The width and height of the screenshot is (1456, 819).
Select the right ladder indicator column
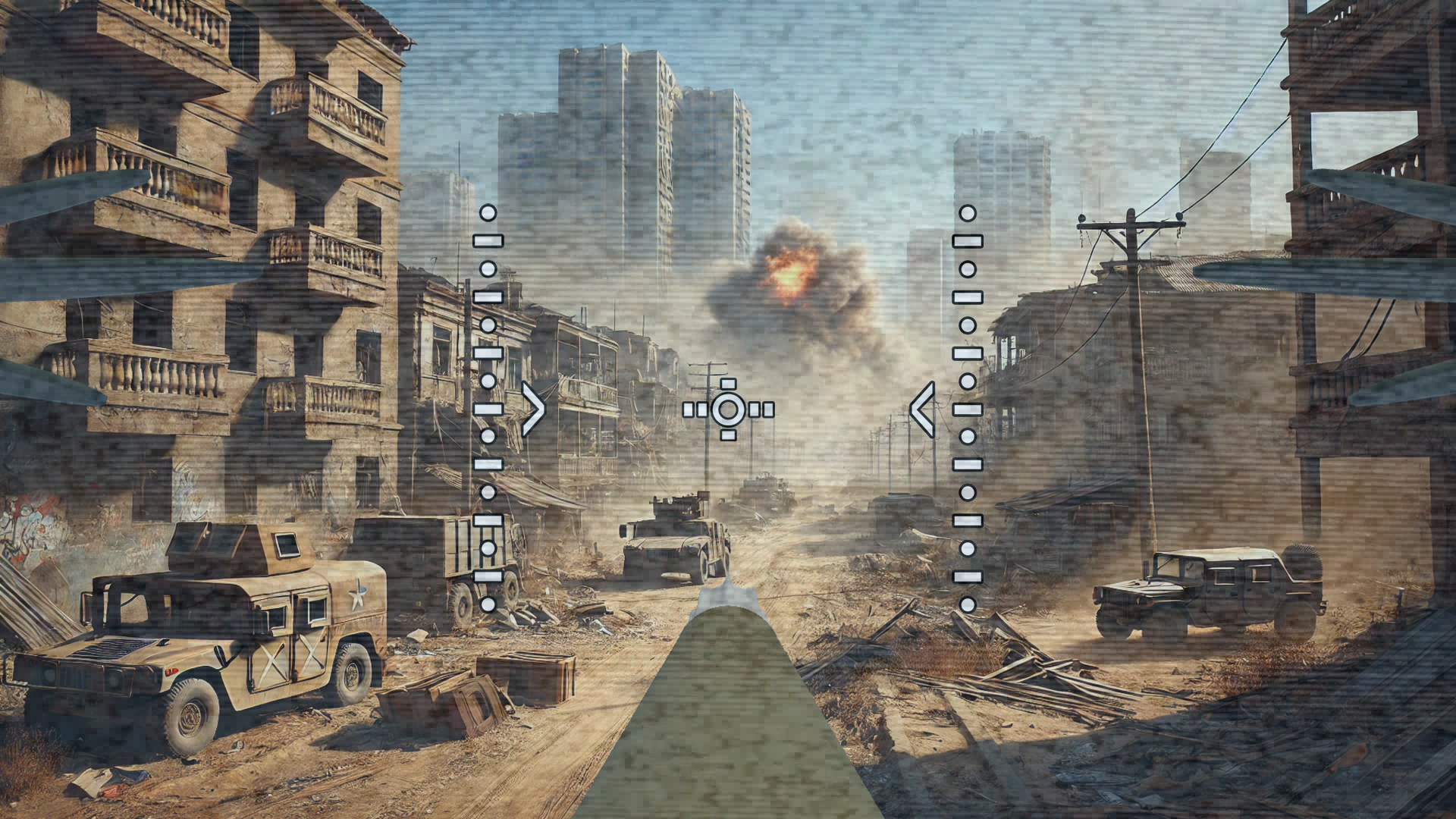[968, 409]
